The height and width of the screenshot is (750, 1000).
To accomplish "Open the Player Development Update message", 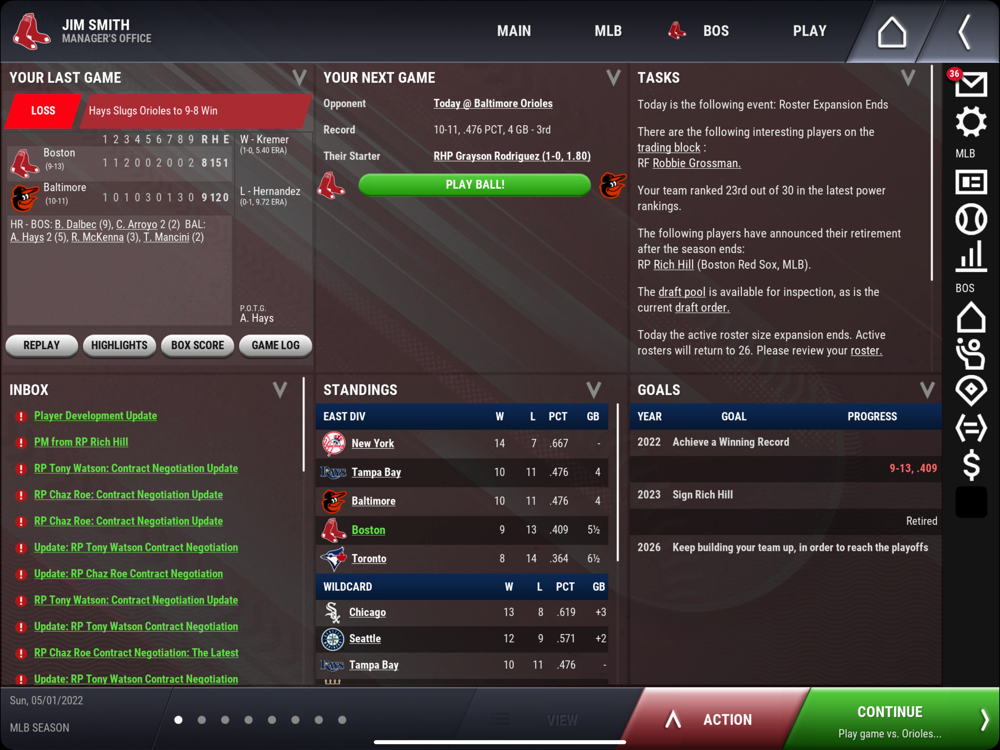I will (x=95, y=416).
